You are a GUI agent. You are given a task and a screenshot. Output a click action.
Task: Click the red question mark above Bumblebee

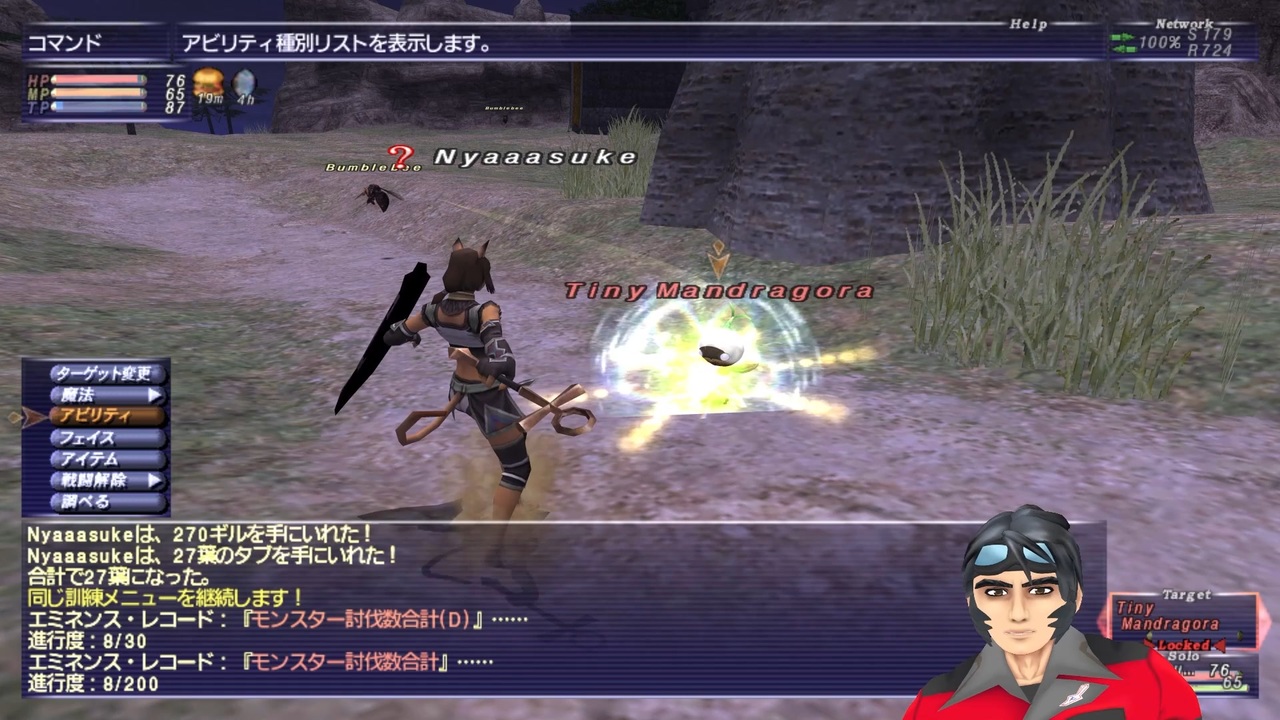pyautogui.click(x=399, y=155)
